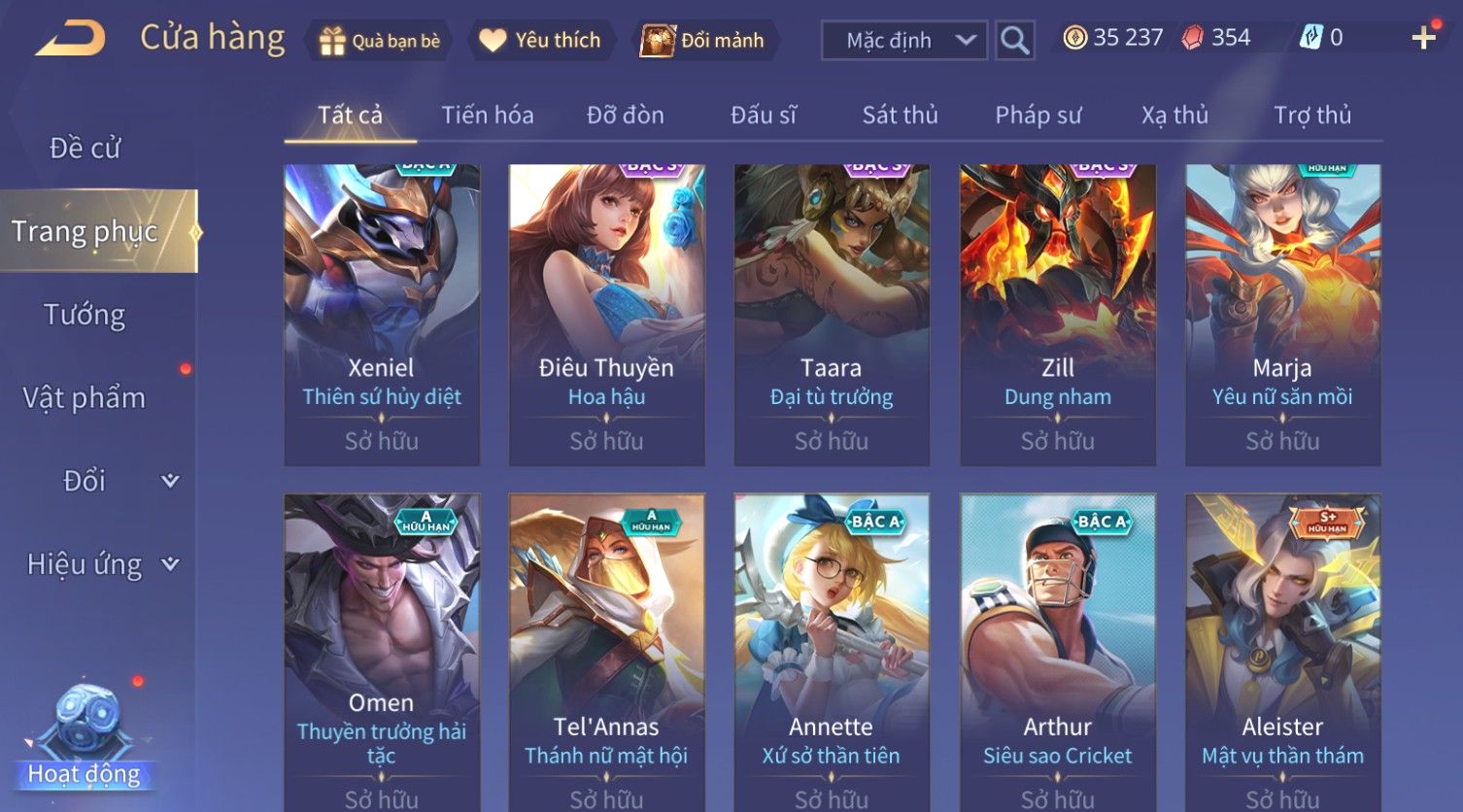1463x812 pixels.
Task: Switch to the Đỡ đòn tab
Action: point(626,116)
